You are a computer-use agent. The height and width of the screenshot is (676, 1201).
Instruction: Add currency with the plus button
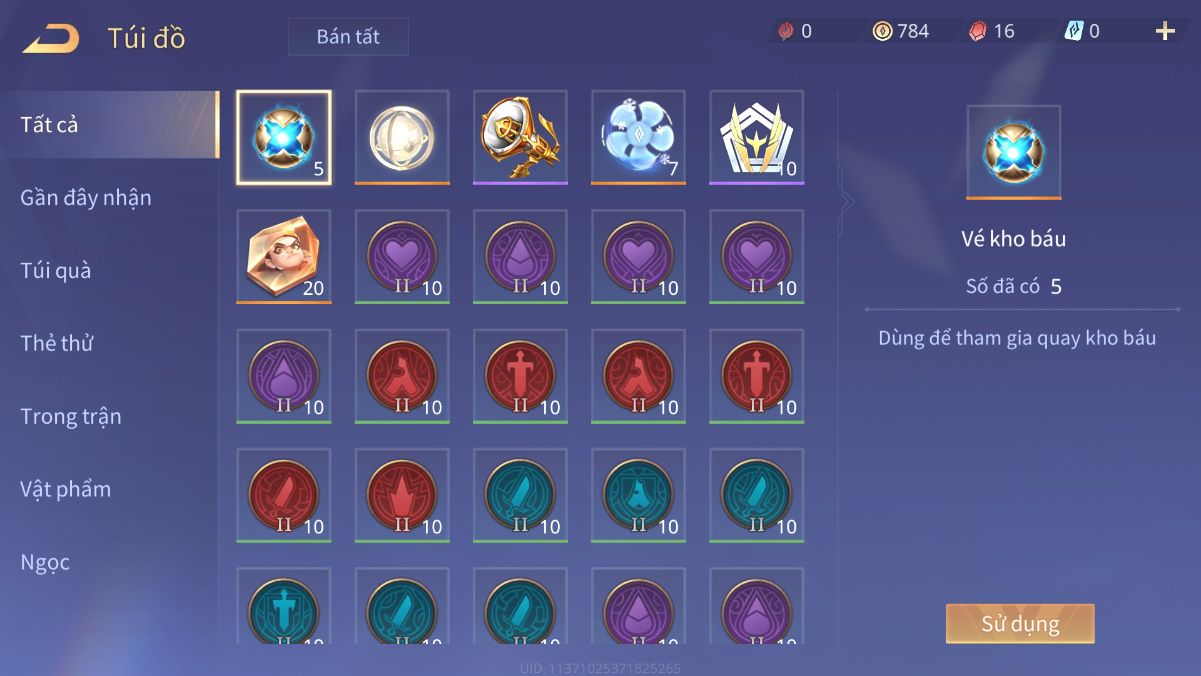coord(1165,31)
